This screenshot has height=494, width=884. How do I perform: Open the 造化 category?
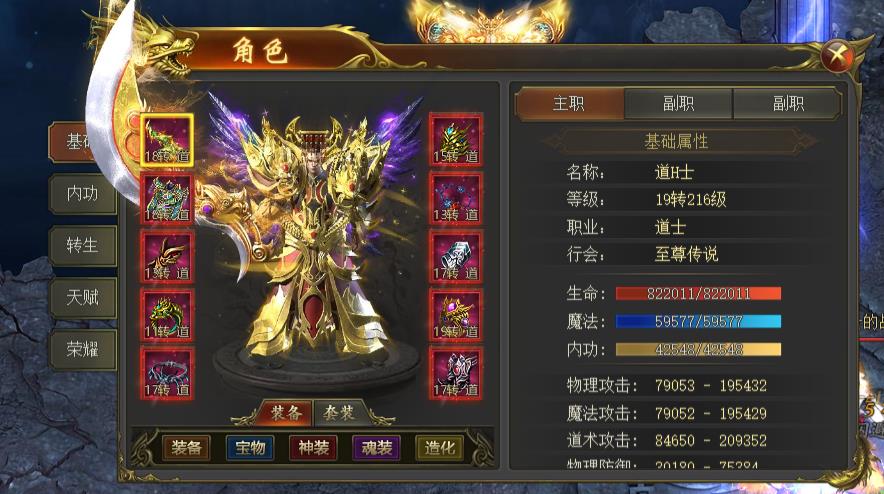(x=439, y=448)
